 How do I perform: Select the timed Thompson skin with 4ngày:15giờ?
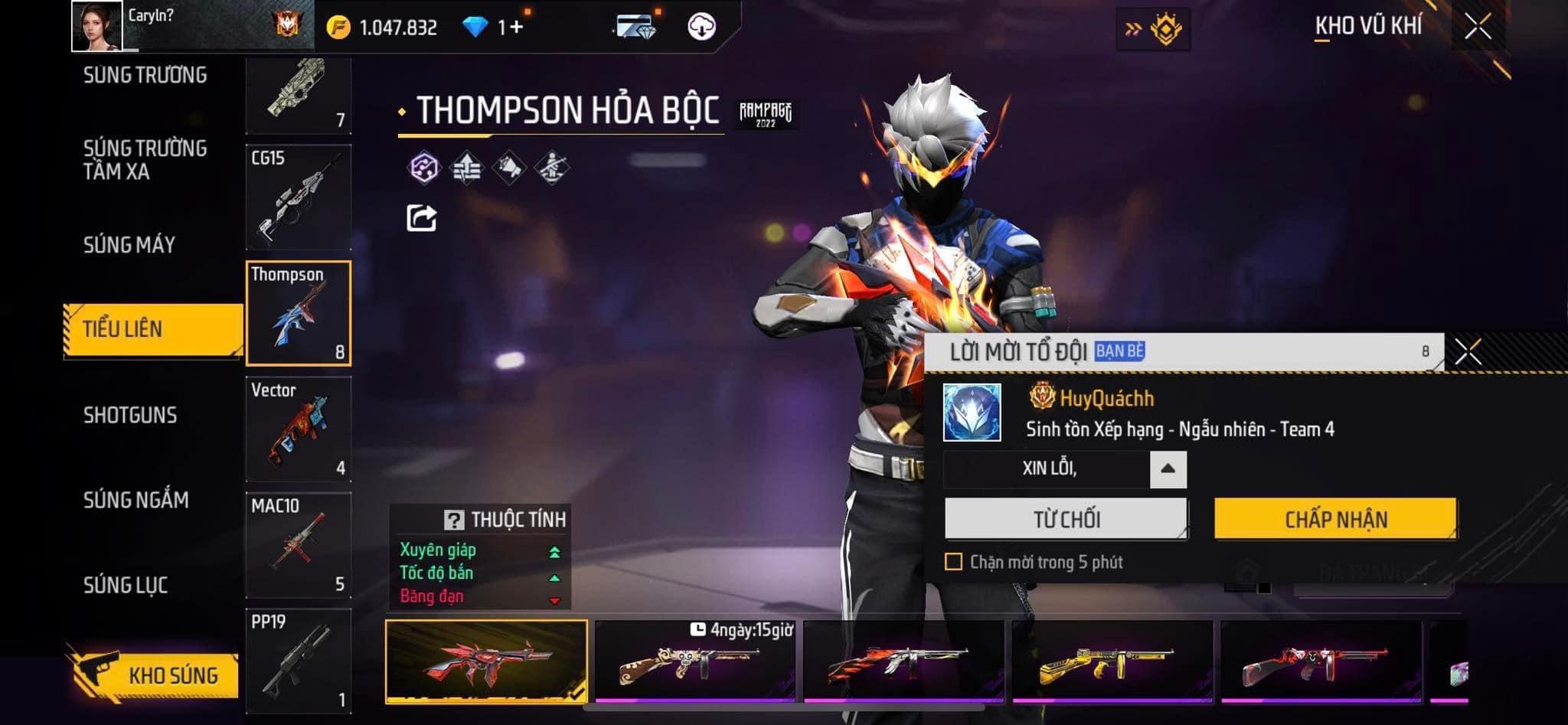695,661
